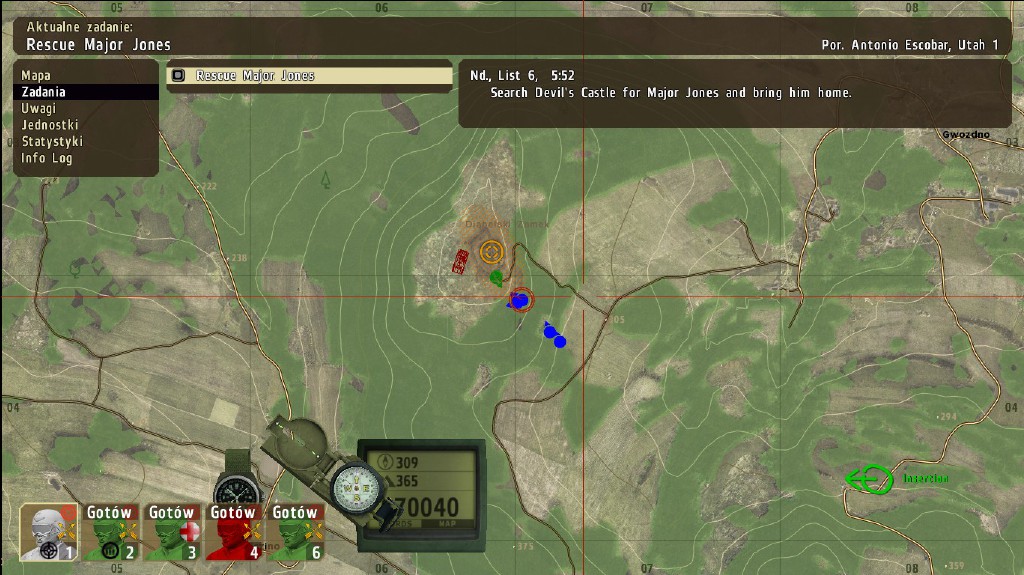Choose squad unit 6 portrait
1024x575 pixels.
(295, 531)
